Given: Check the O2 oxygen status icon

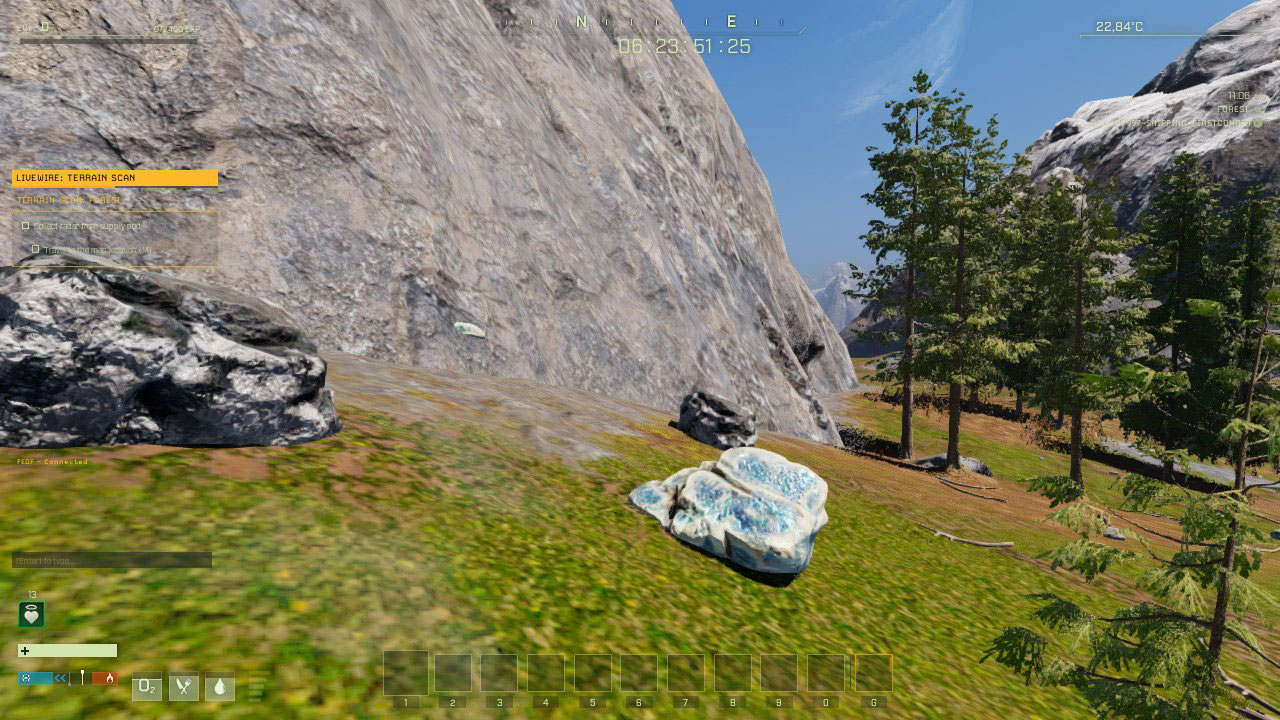Looking at the screenshot, I should pyautogui.click(x=147, y=687).
